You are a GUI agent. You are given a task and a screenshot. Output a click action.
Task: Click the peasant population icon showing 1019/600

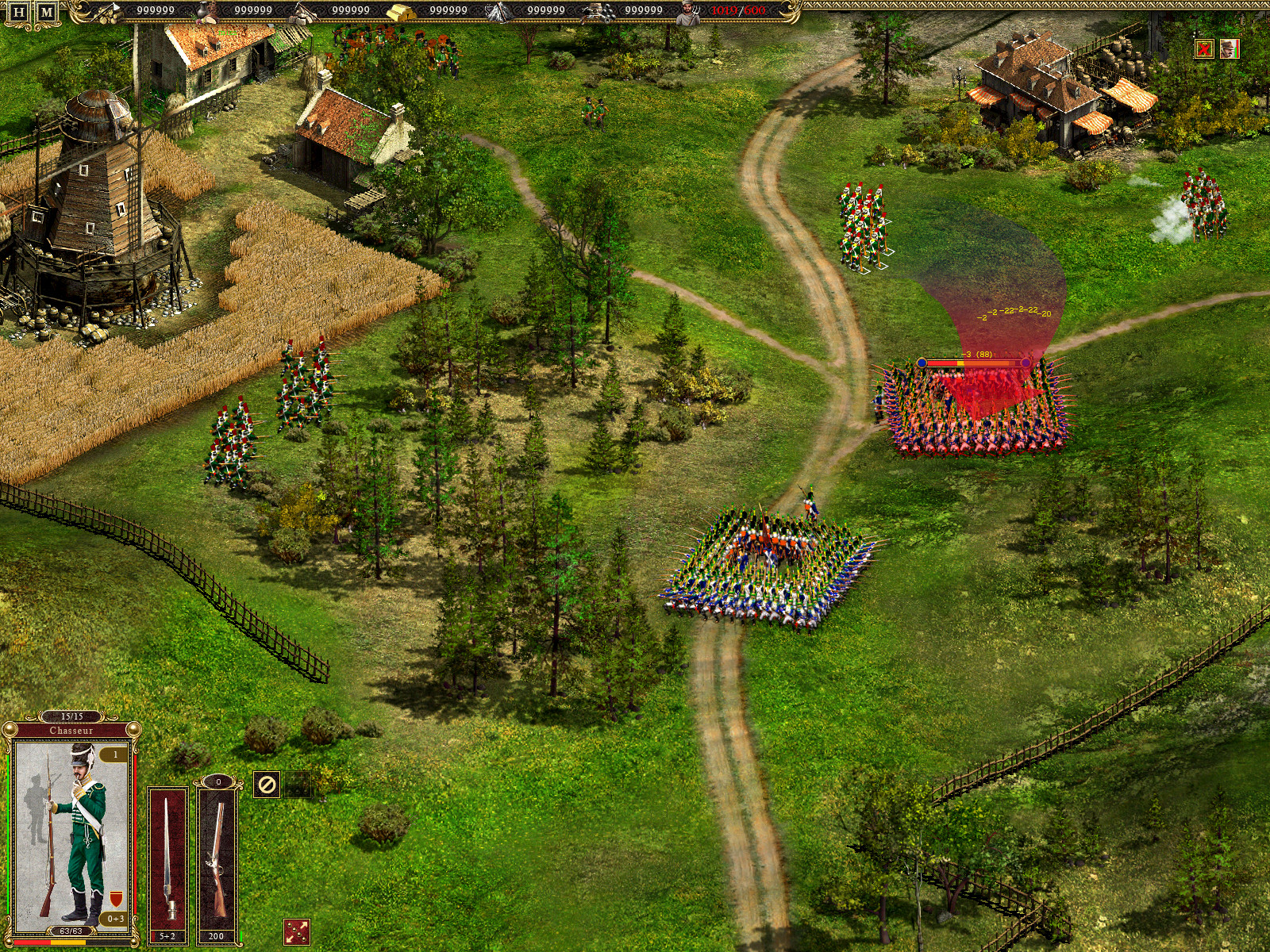coord(689,12)
